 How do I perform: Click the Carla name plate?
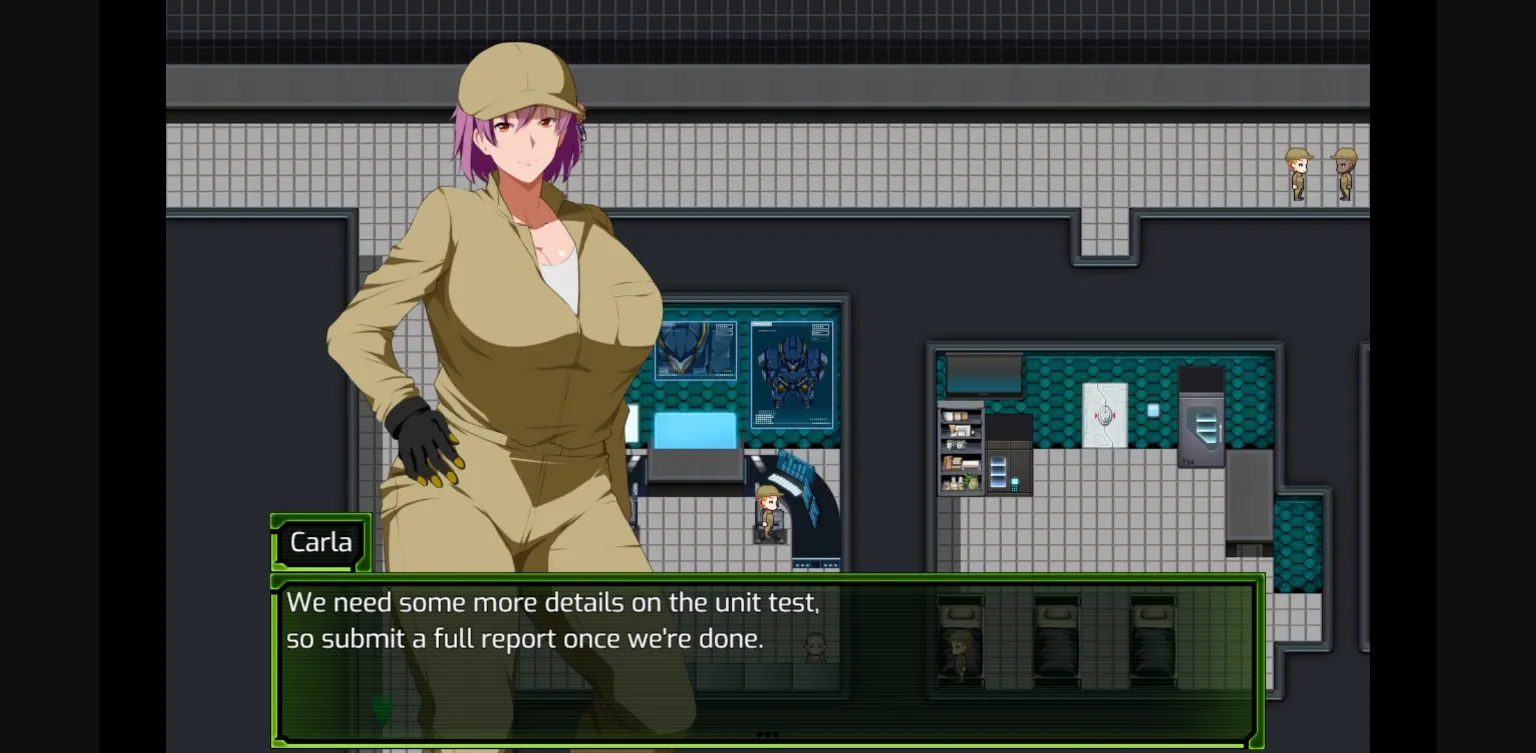(x=321, y=542)
